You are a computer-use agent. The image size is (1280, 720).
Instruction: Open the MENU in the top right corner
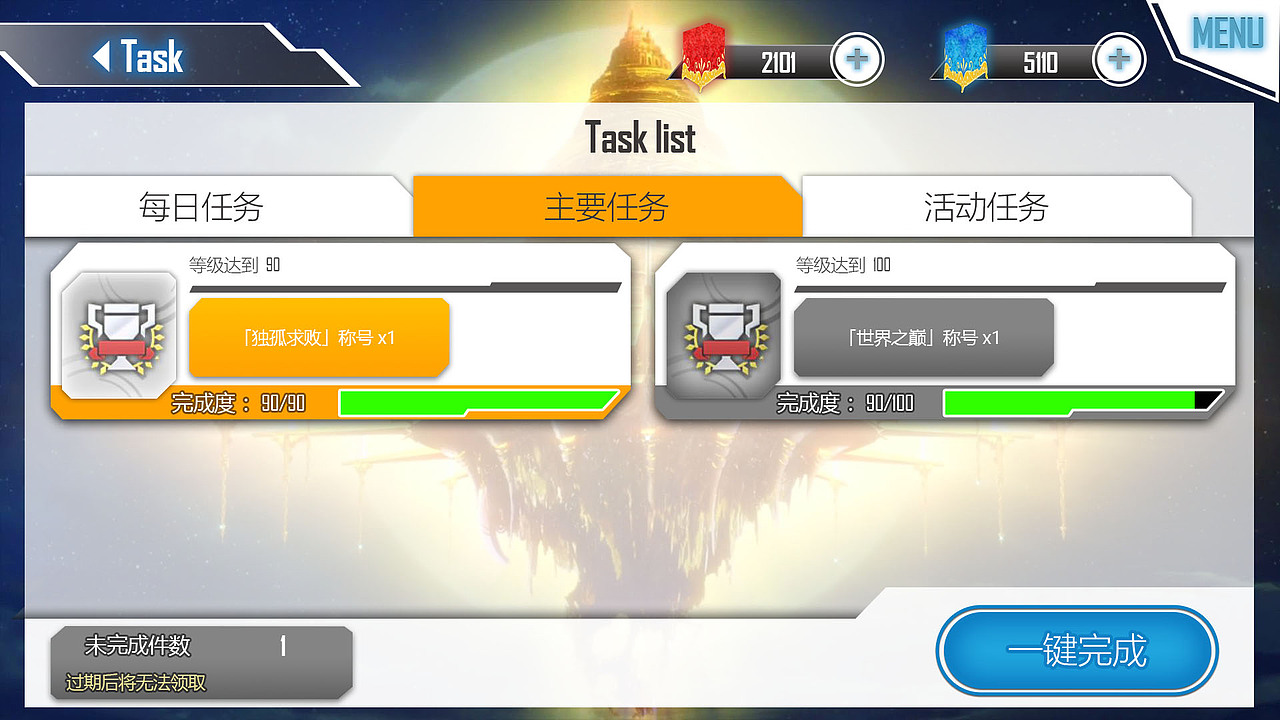pos(1227,33)
